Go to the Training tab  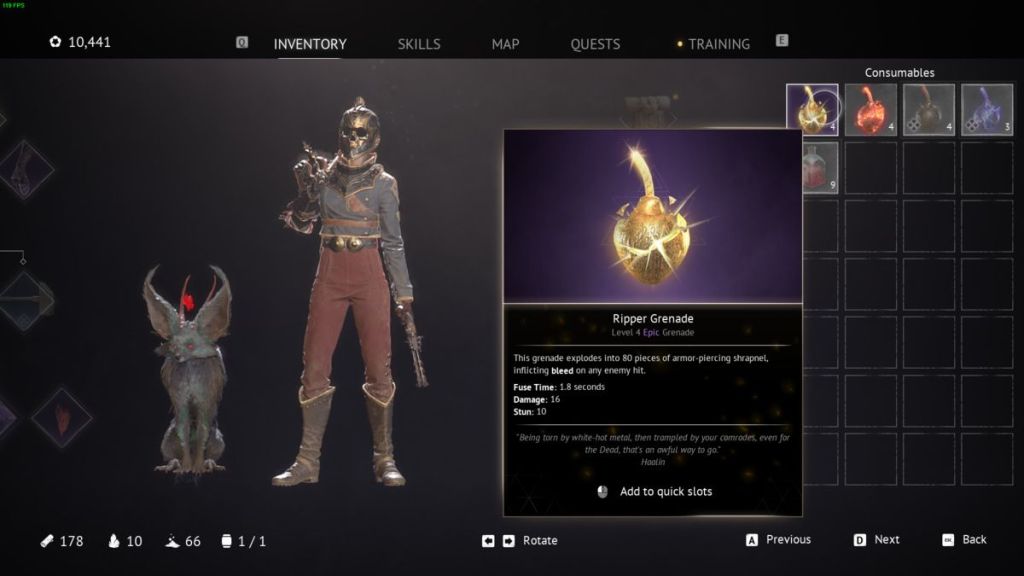coord(718,44)
